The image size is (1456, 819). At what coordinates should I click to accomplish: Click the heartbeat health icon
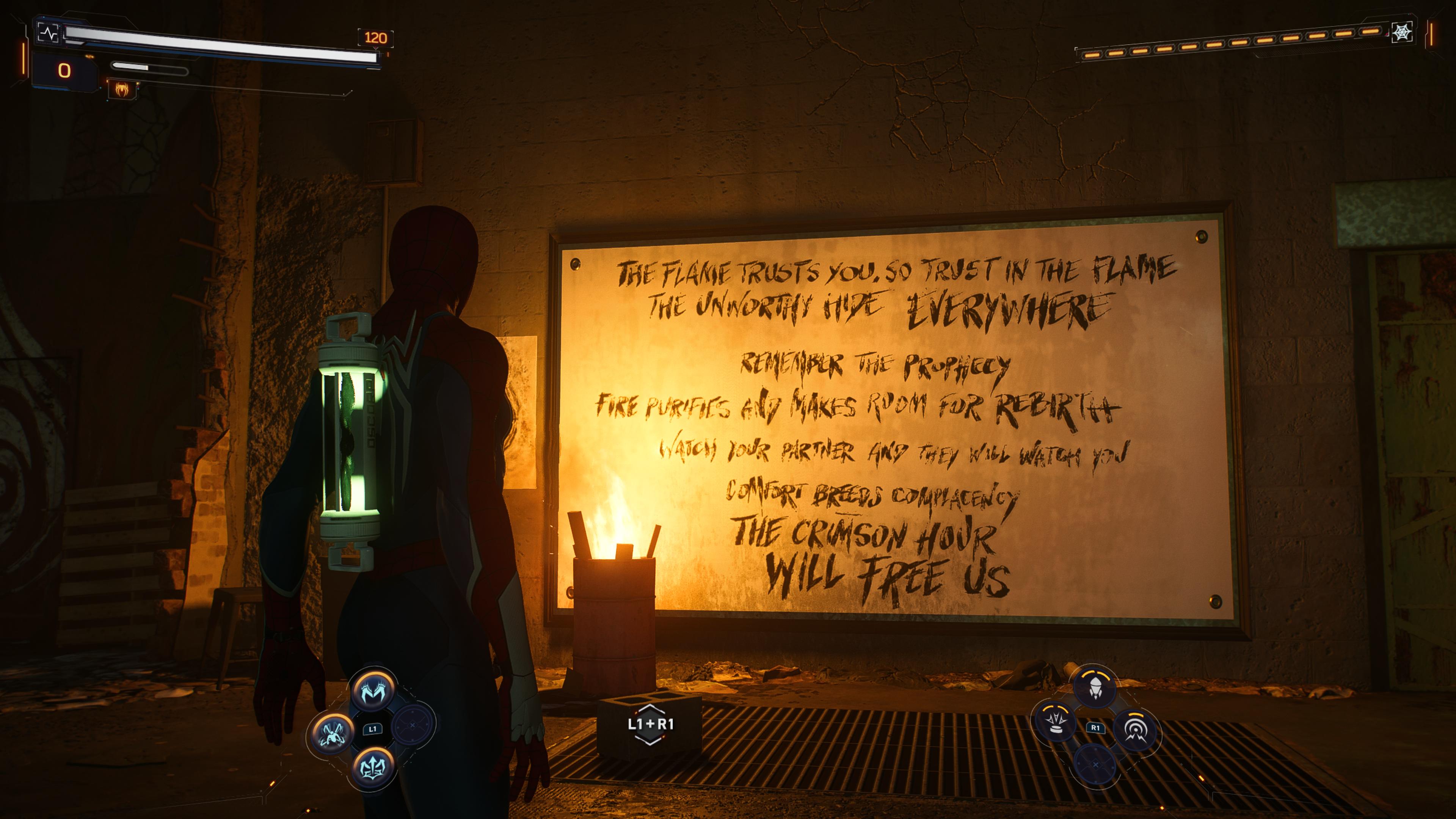click(49, 33)
